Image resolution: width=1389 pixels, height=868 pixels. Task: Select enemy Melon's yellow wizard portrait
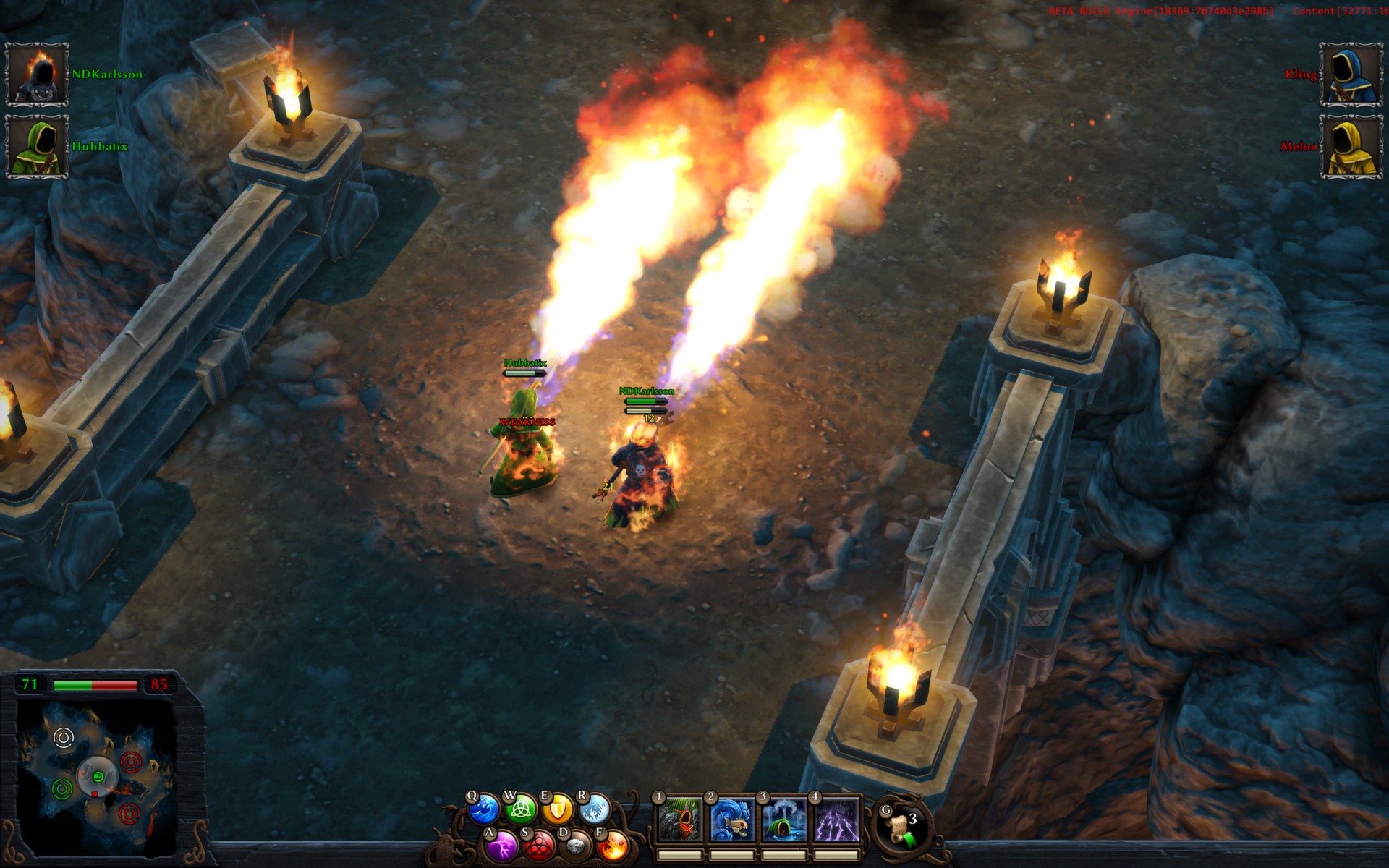point(1351,147)
